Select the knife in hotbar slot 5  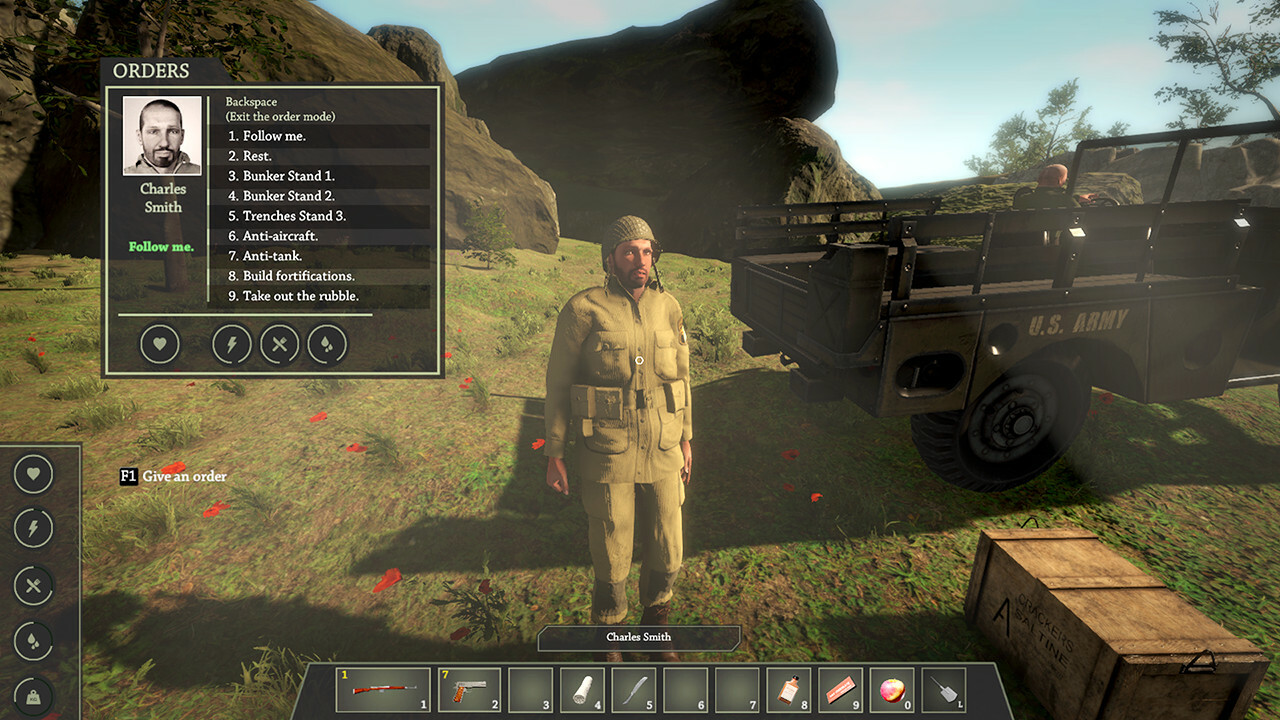click(634, 690)
